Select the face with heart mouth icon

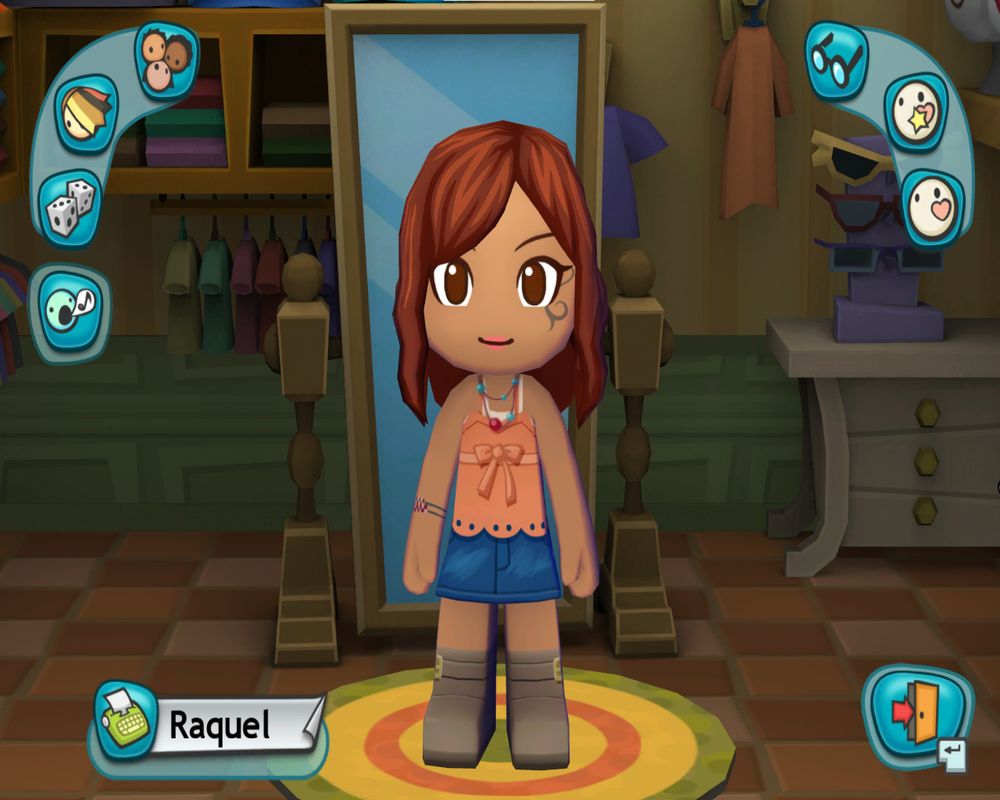[x=934, y=207]
